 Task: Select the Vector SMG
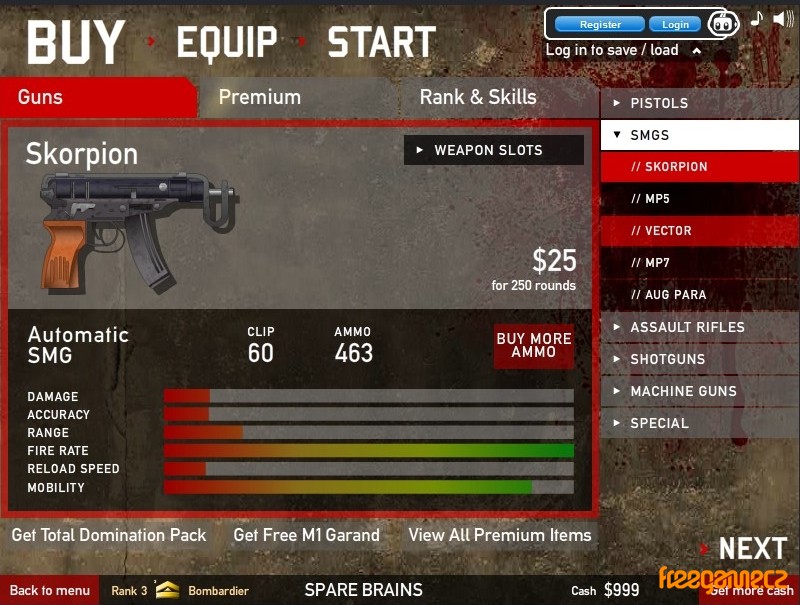(699, 231)
